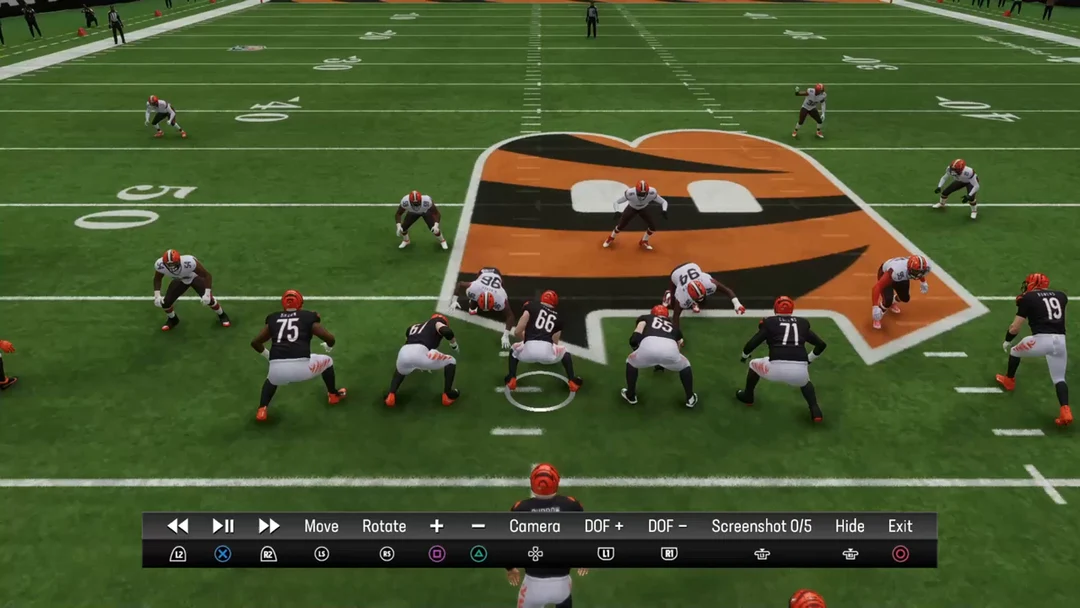The height and width of the screenshot is (608, 1080).
Task: Decrease depth of field with DOF −
Action: click(x=668, y=526)
